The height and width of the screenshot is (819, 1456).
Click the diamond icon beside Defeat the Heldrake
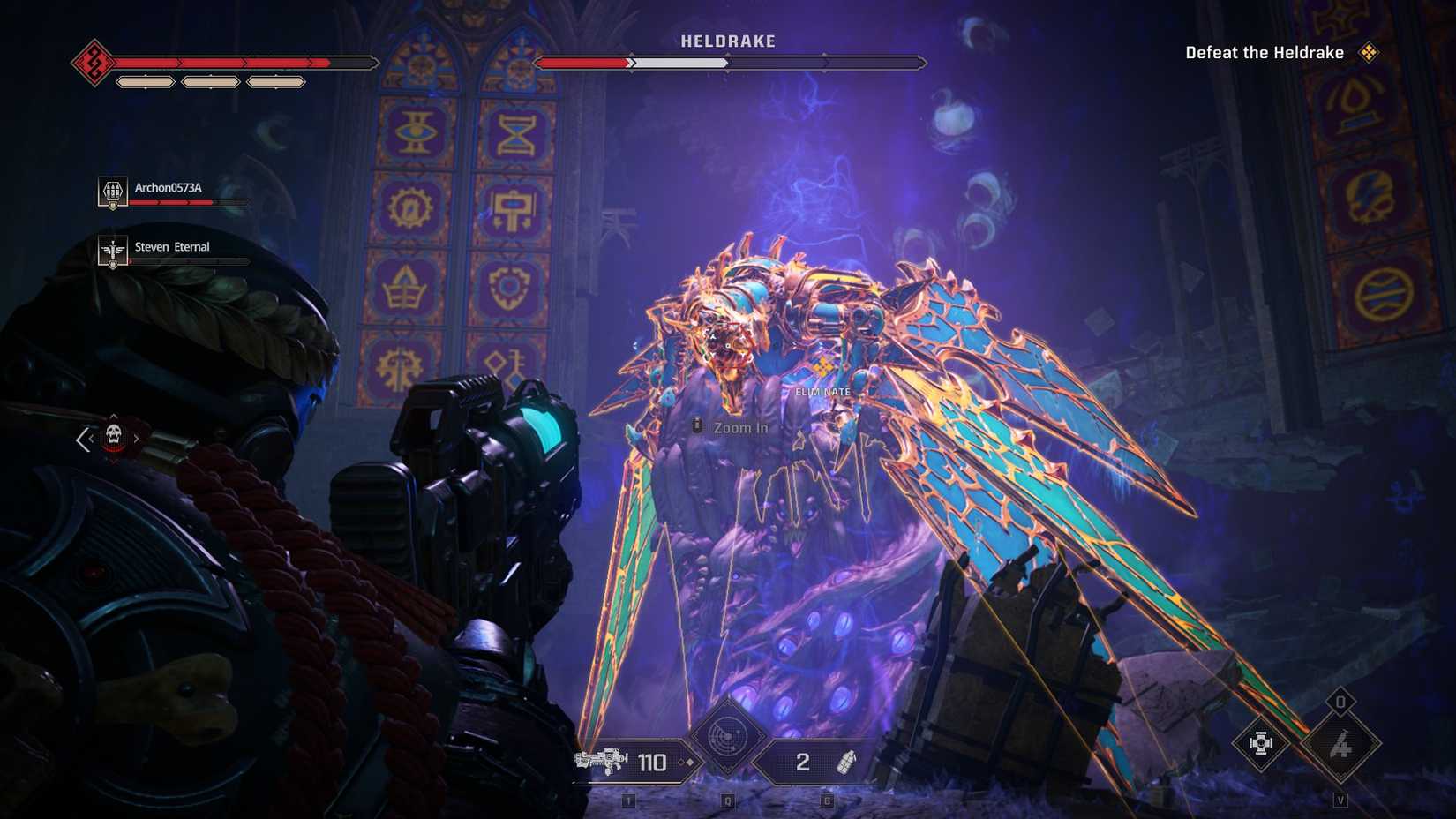[1369, 52]
